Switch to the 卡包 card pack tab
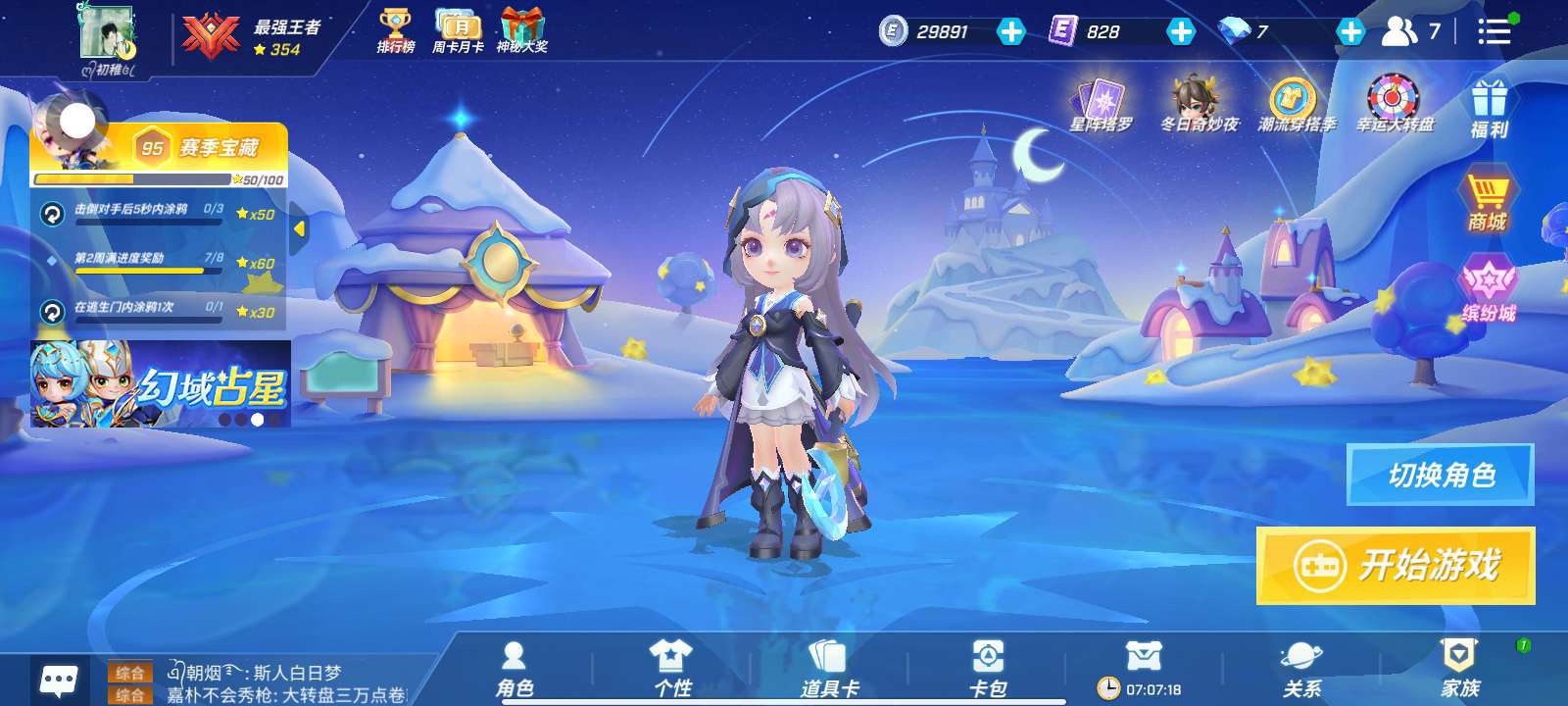Screen dimensions: 1568x706 point(987,669)
